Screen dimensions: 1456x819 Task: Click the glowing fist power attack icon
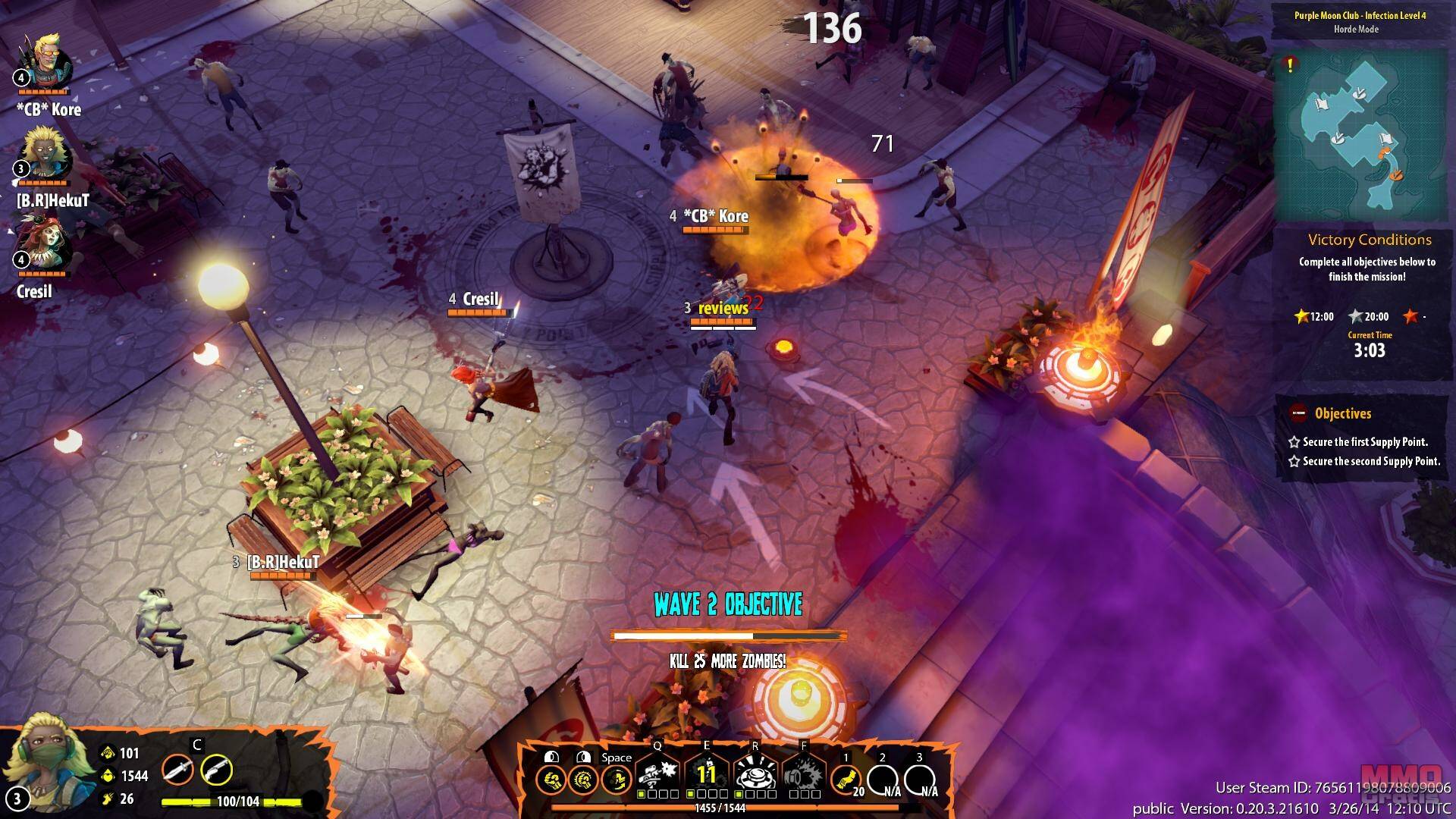[583, 779]
